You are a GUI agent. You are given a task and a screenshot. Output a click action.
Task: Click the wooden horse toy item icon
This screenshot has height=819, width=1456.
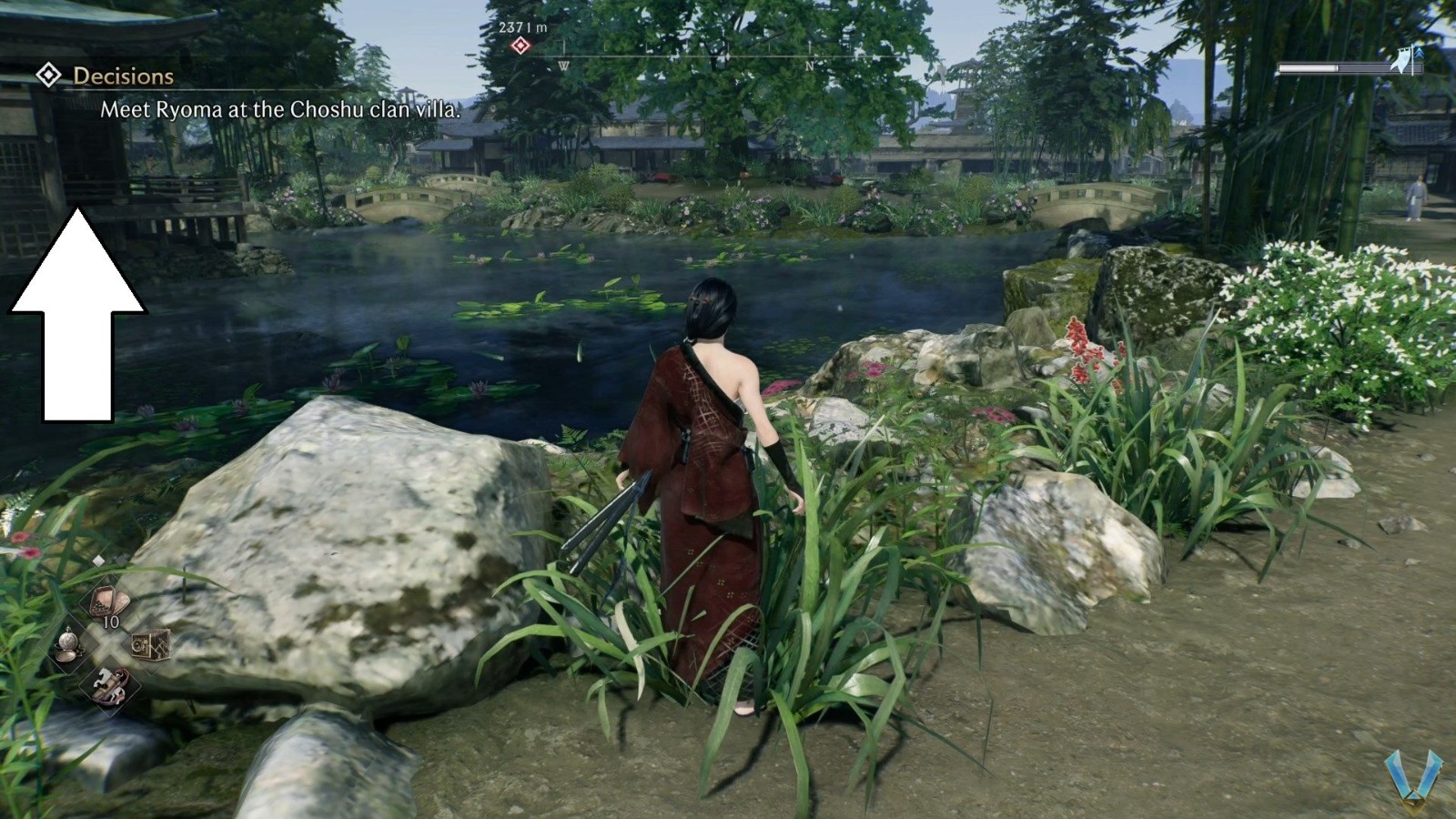click(x=110, y=685)
